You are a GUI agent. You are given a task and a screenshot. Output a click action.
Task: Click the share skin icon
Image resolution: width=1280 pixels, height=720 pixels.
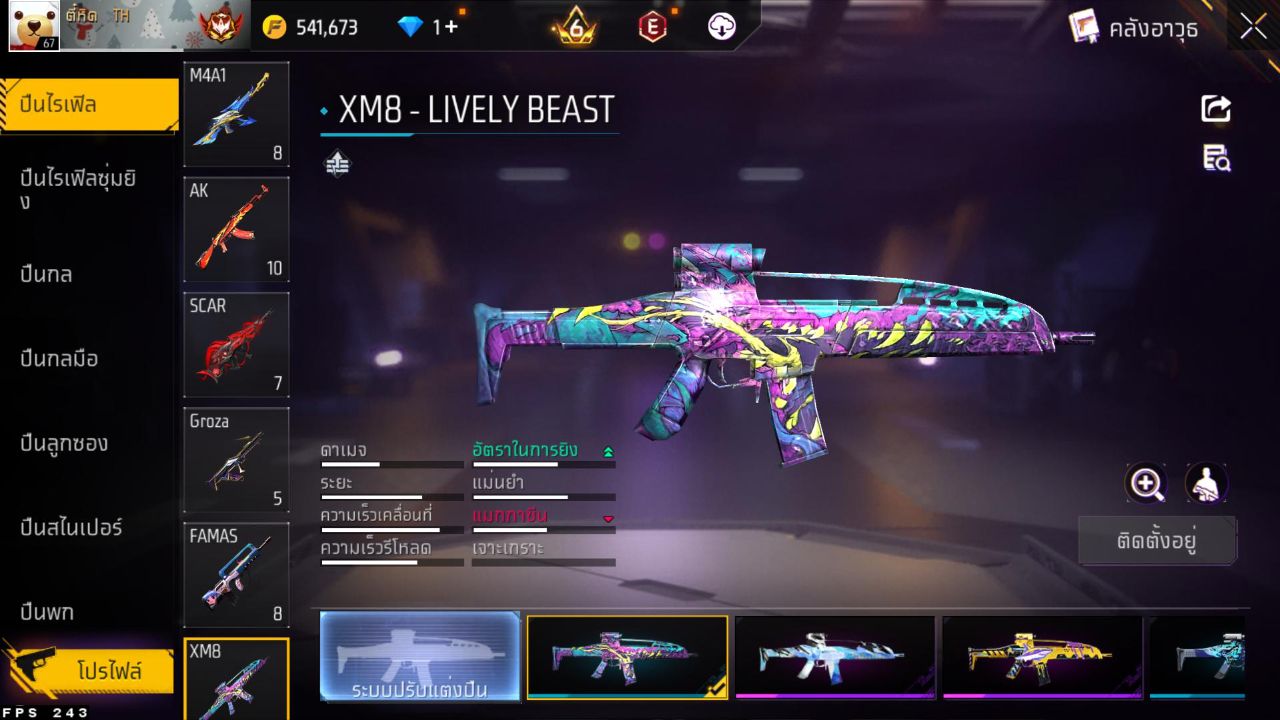click(x=1215, y=109)
